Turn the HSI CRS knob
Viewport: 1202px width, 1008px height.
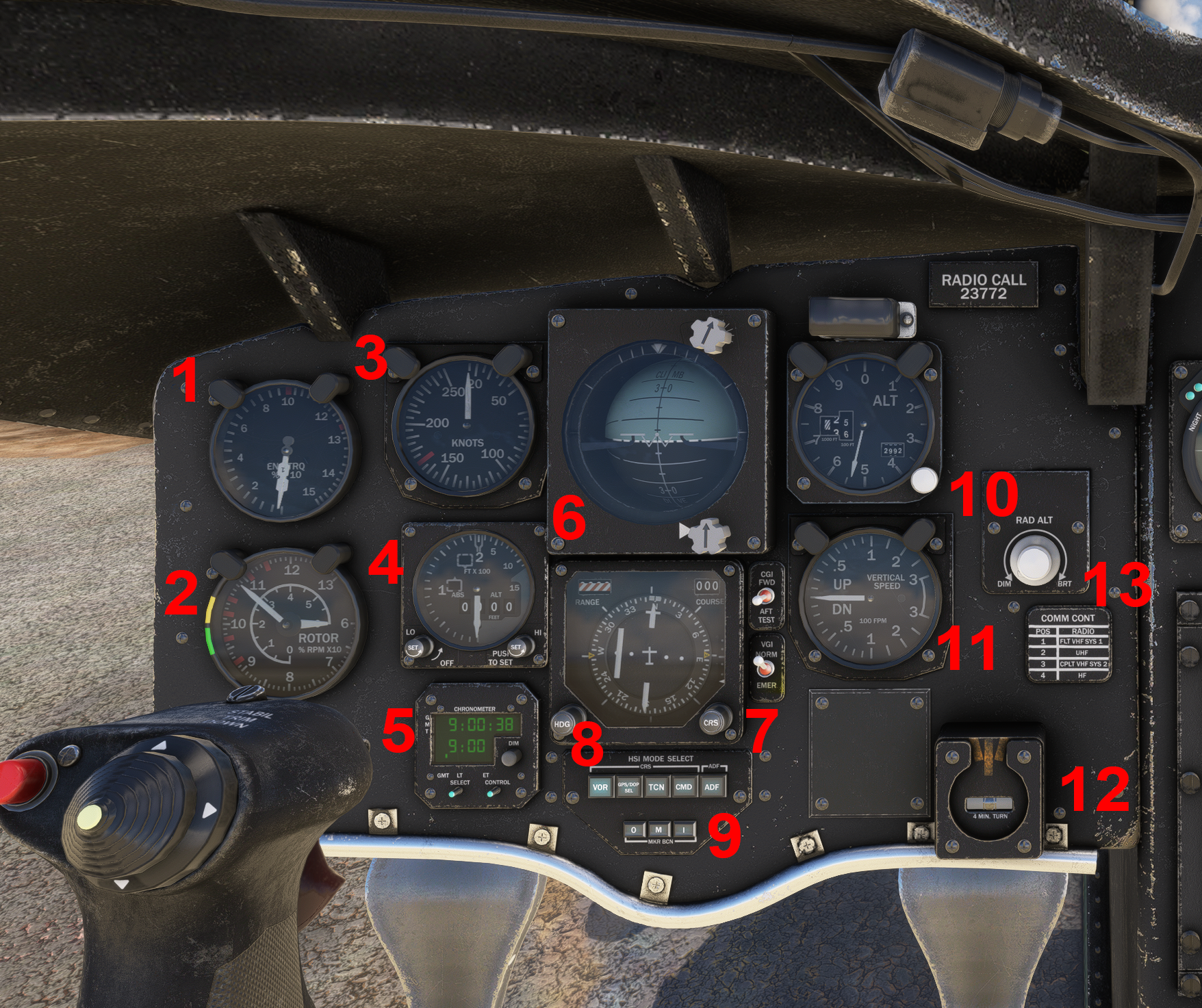coord(712,722)
